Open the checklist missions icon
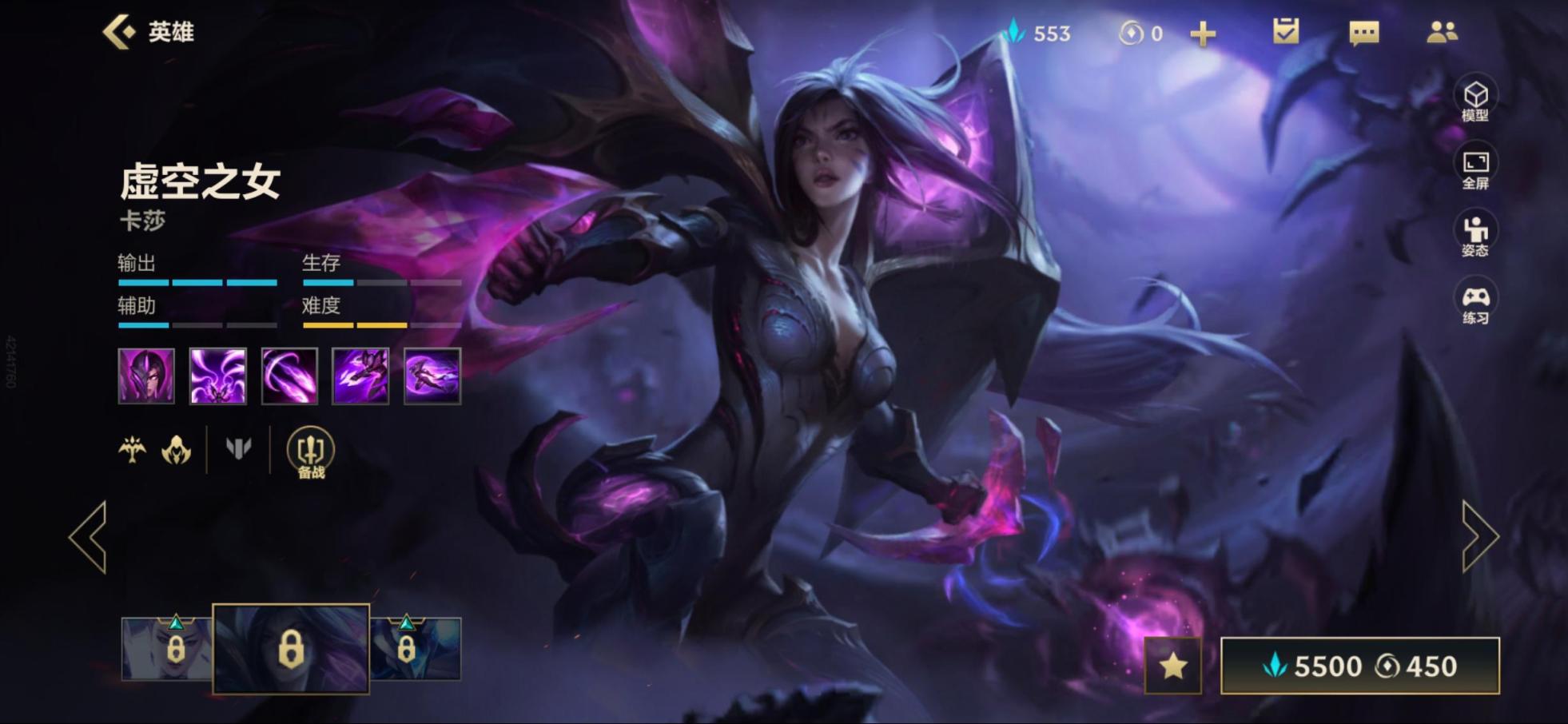1568x724 pixels. tap(1285, 32)
